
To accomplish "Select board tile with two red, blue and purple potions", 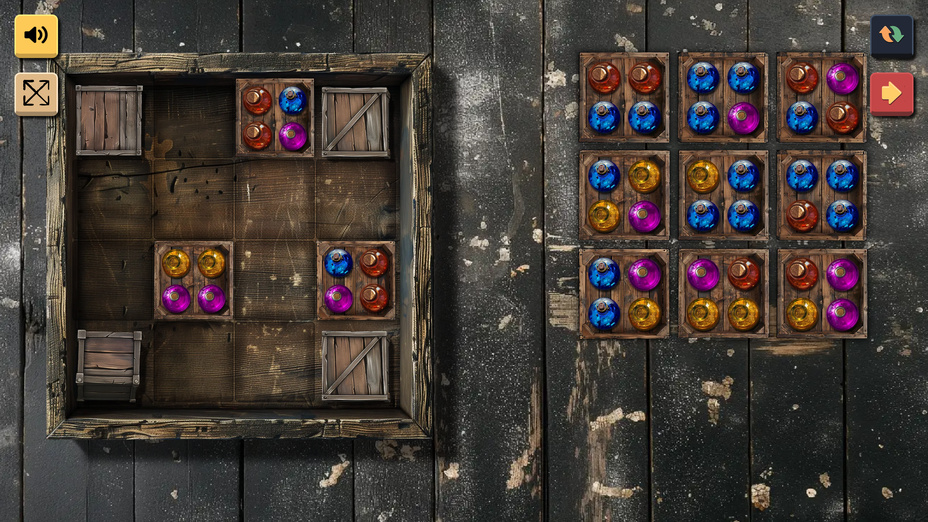I will [275, 117].
